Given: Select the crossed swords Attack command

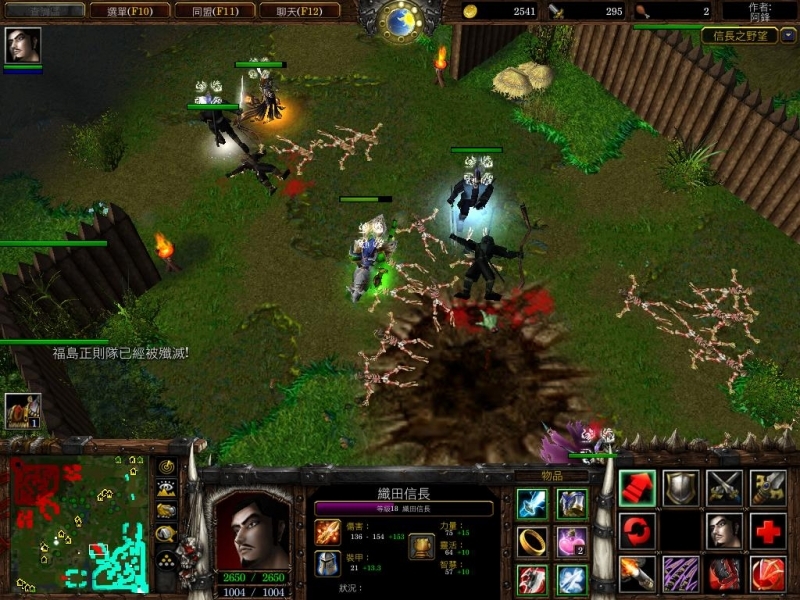Looking at the screenshot, I should 725,487.
